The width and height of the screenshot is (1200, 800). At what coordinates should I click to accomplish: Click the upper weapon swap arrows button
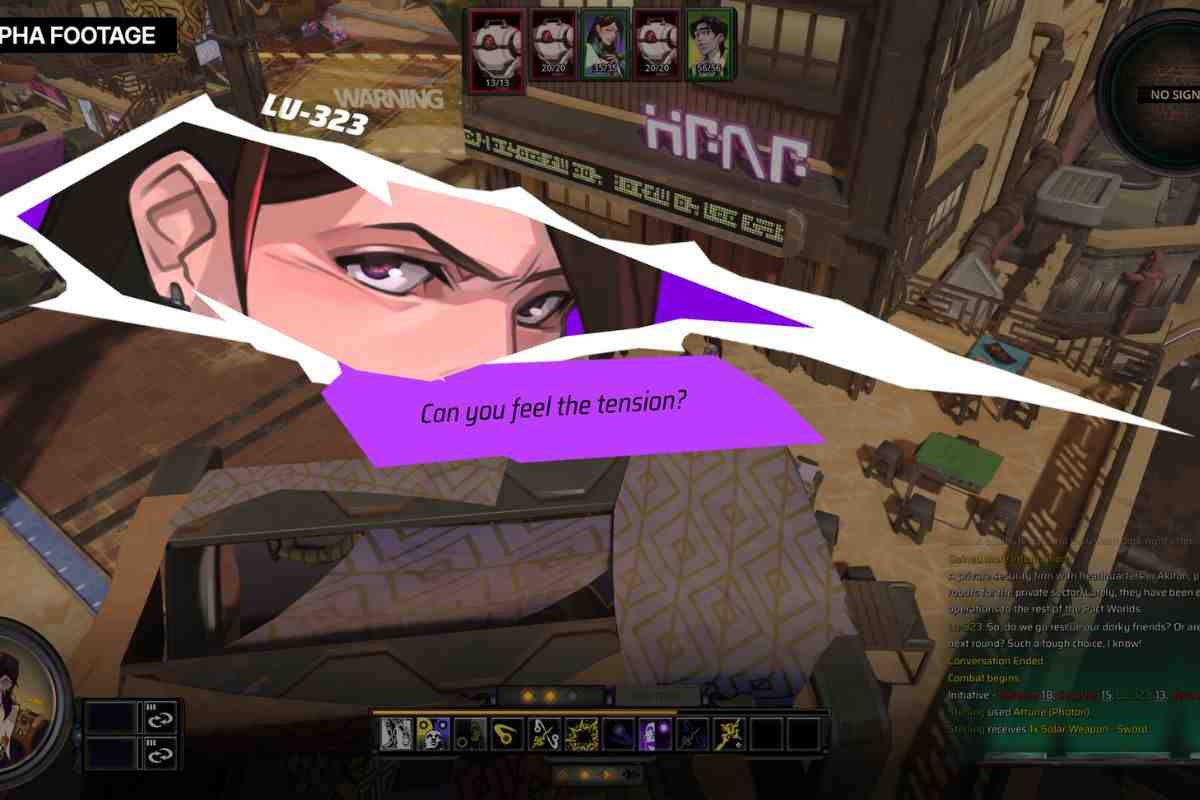point(162,716)
